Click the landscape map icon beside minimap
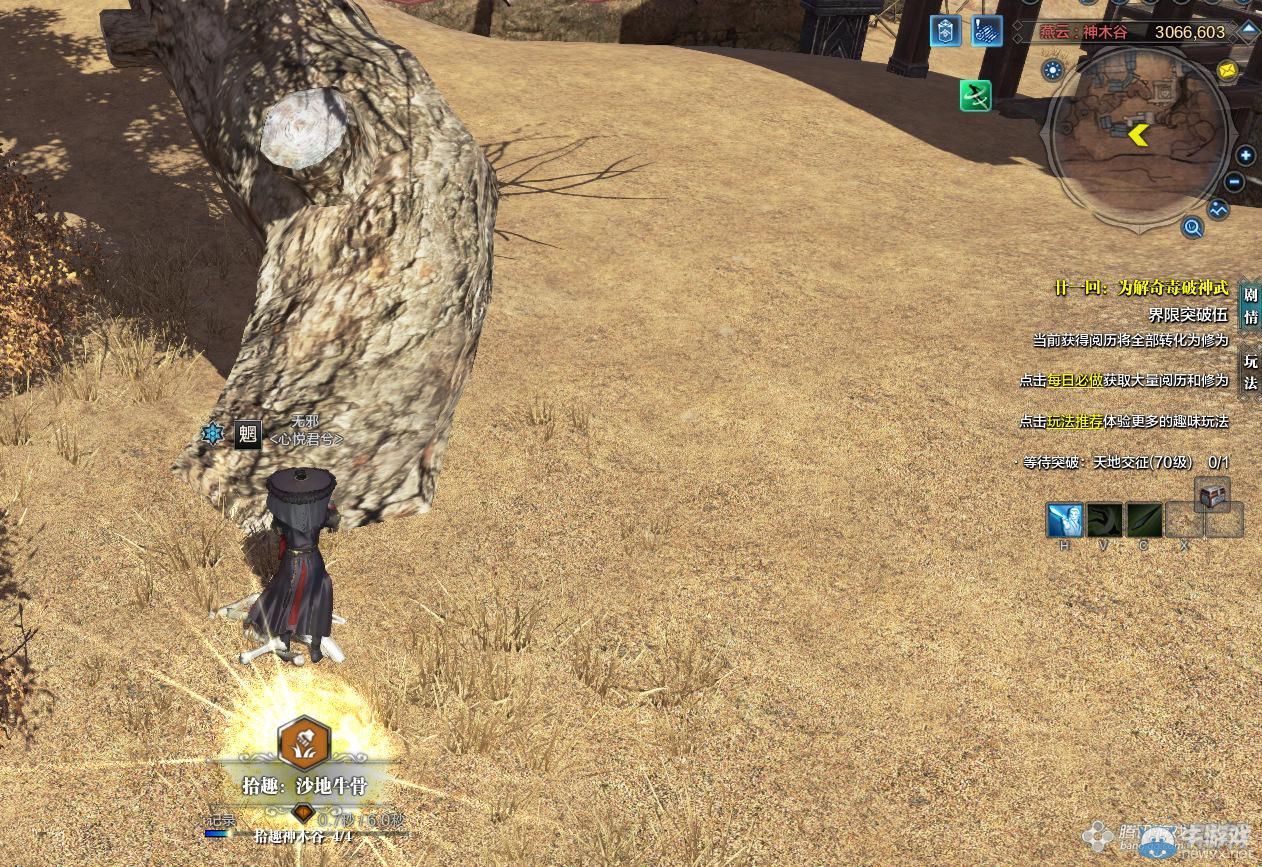1262x867 pixels. (x=1218, y=210)
